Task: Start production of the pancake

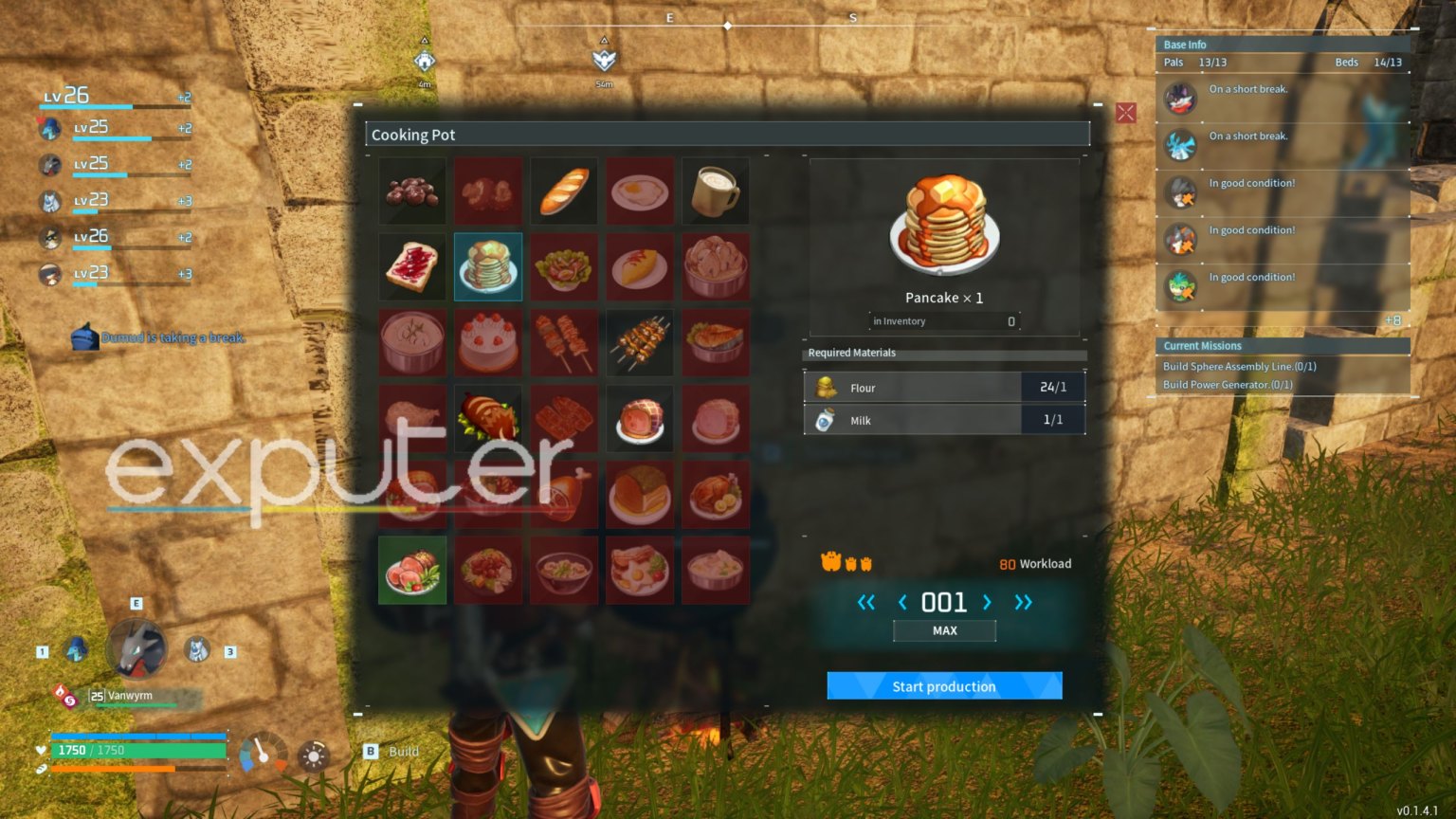Action: pyautogui.click(x=944, y=686)
